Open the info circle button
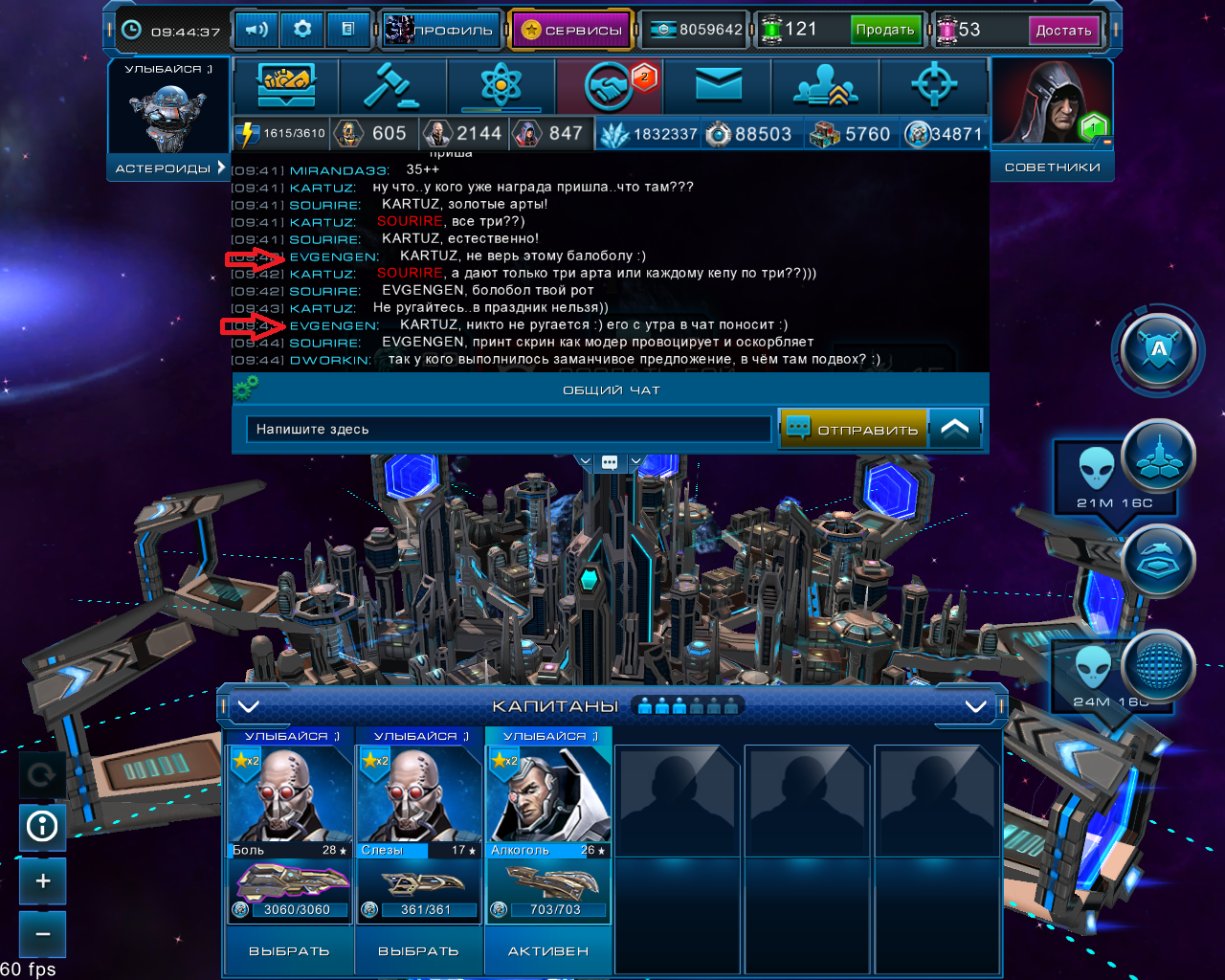The image size is (1225, 980). 43,826
